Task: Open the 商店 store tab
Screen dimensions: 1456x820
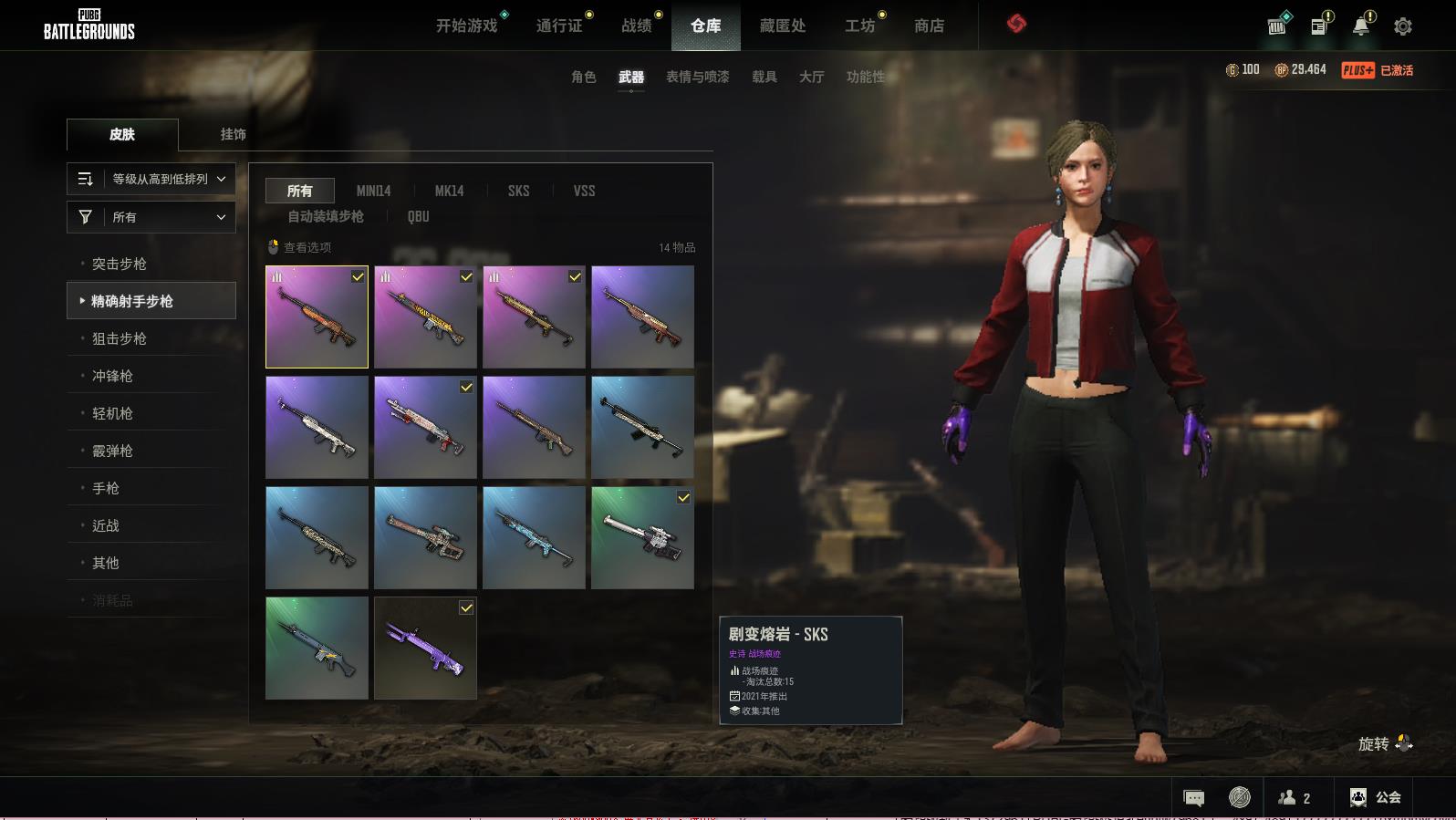Action: [929, 26]
